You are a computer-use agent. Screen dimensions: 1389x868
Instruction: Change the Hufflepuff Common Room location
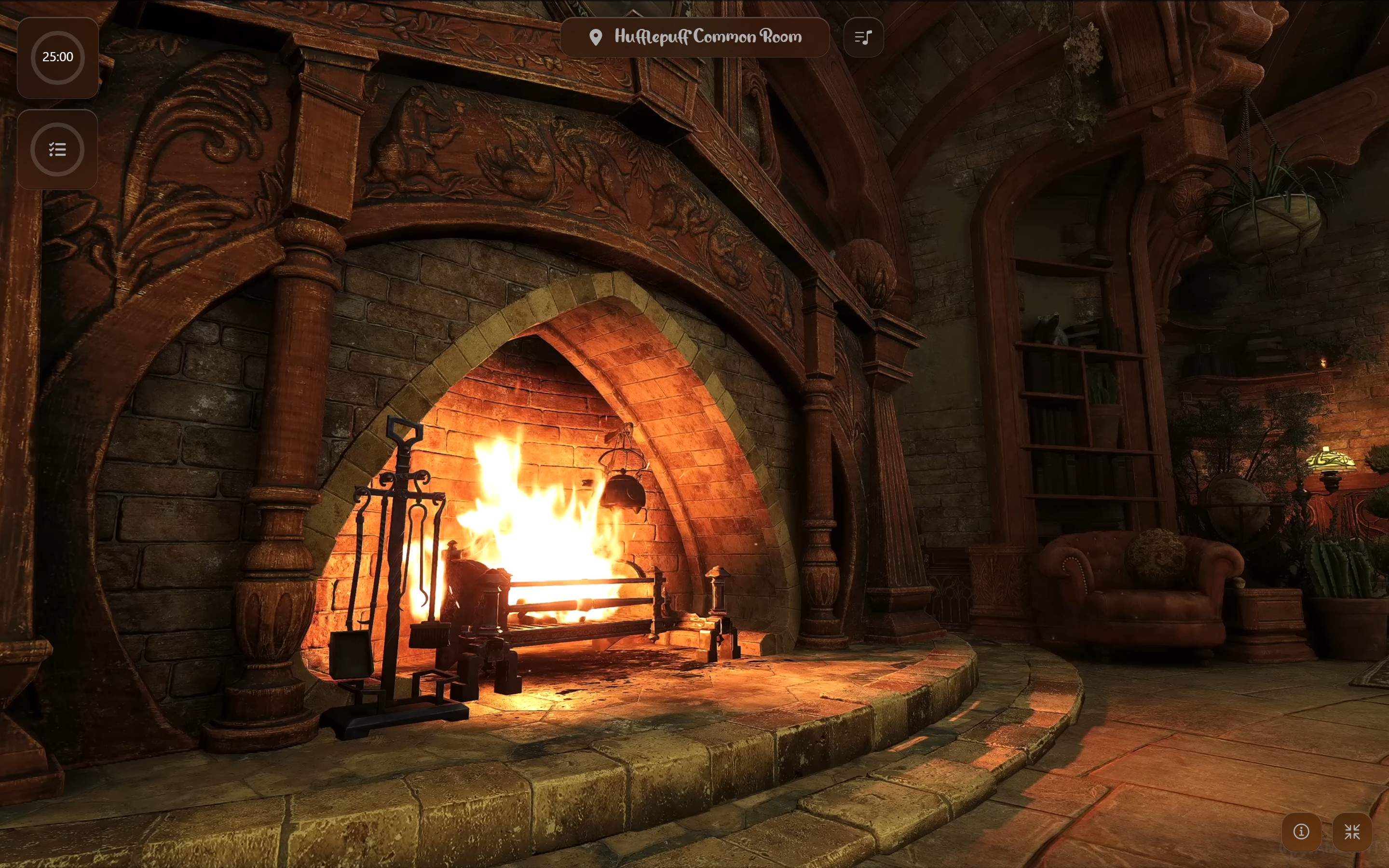tap(694, 37)
